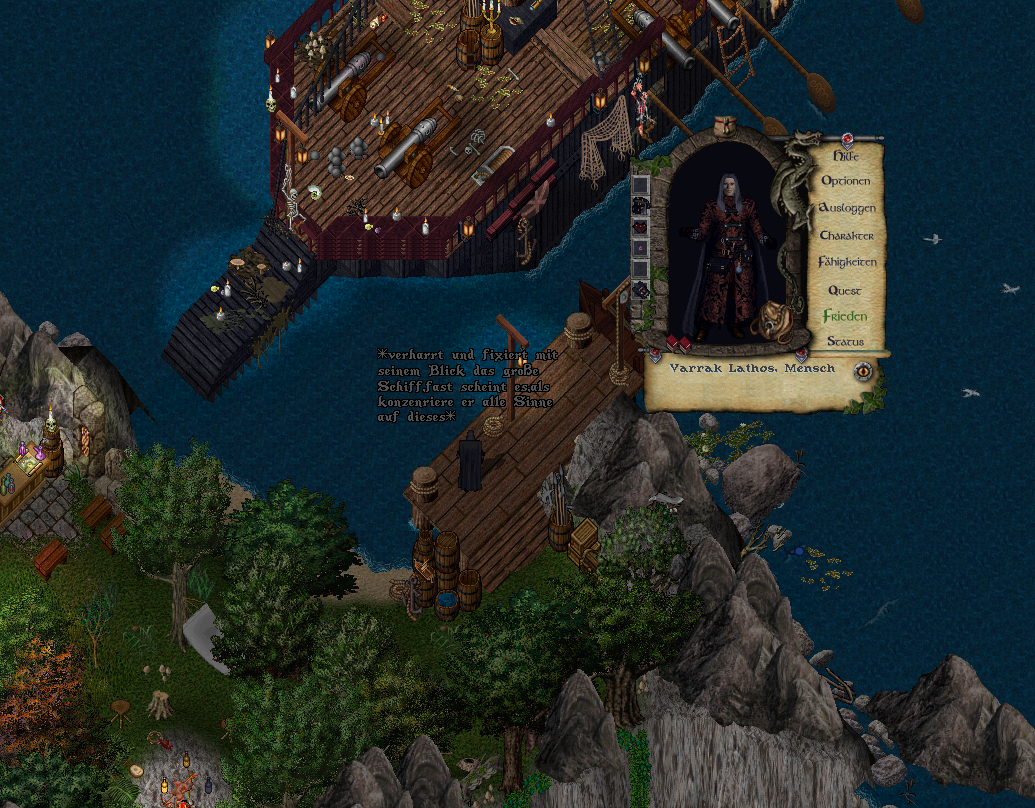This screenshot has height=808, width=1035.
Task: Click the red spellbooks at paperdoll base
Action: (678, 345)
